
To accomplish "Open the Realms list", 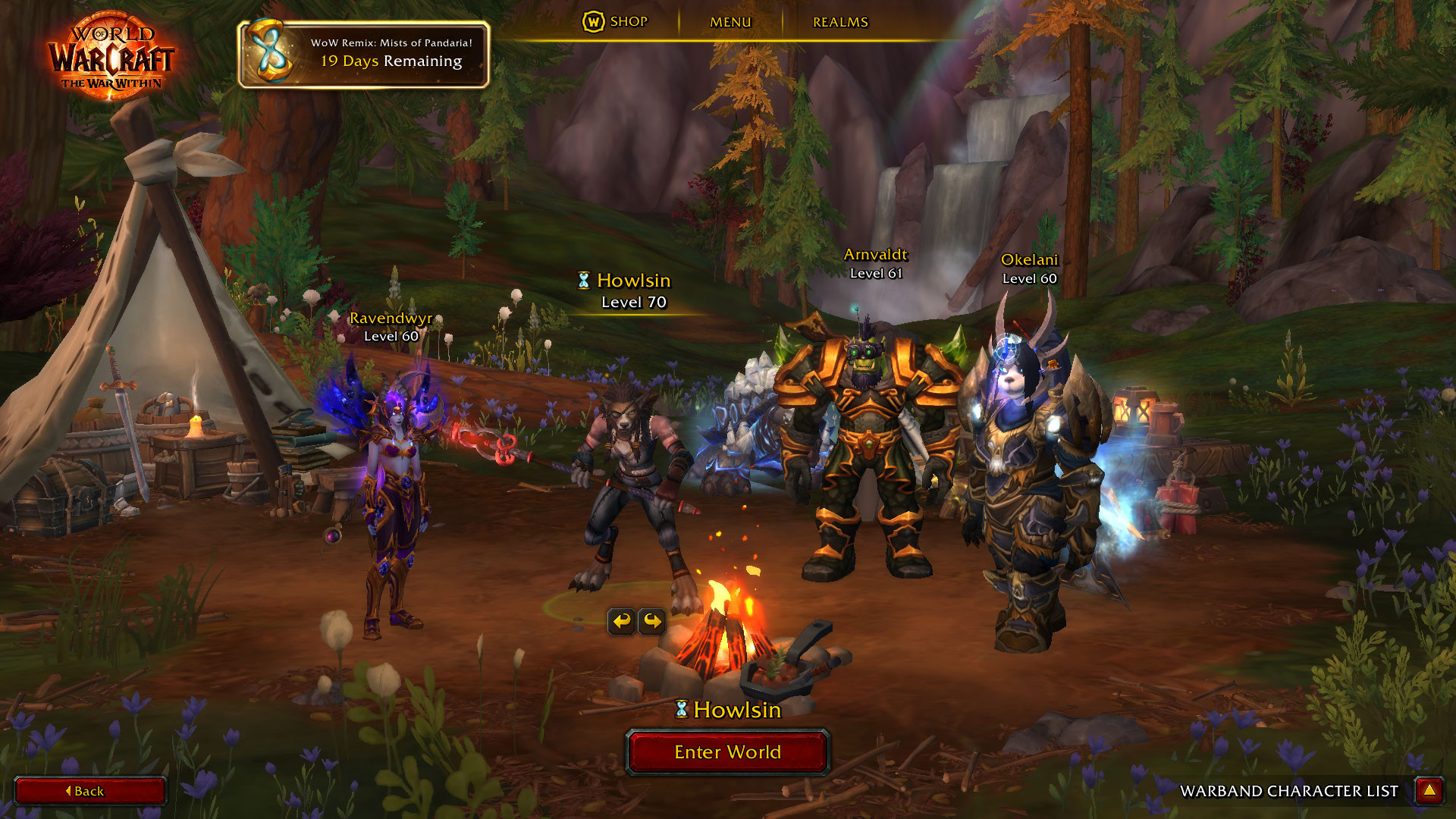I will click(840, 22).
